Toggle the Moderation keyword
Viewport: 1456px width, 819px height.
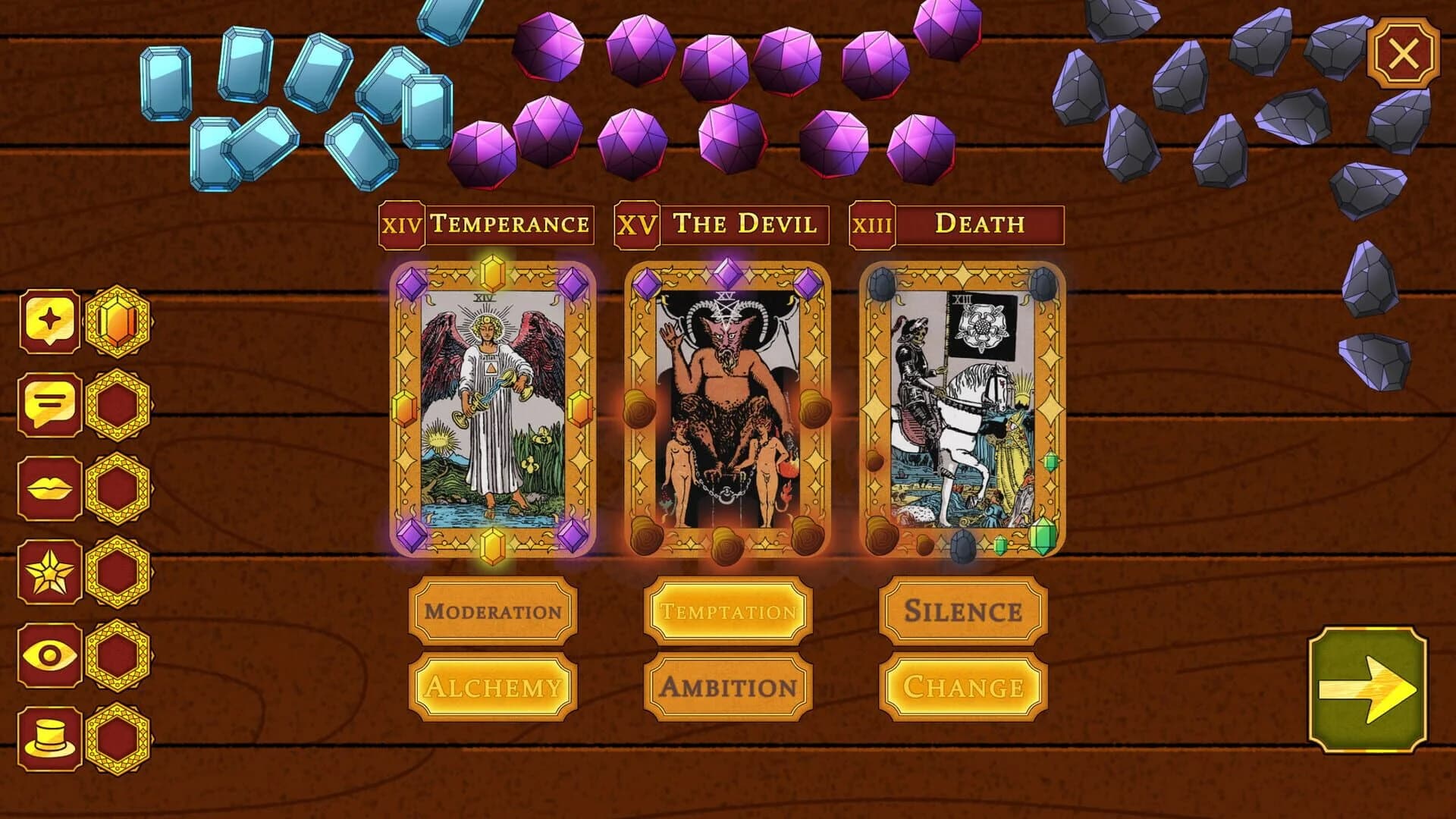[494, 611]
